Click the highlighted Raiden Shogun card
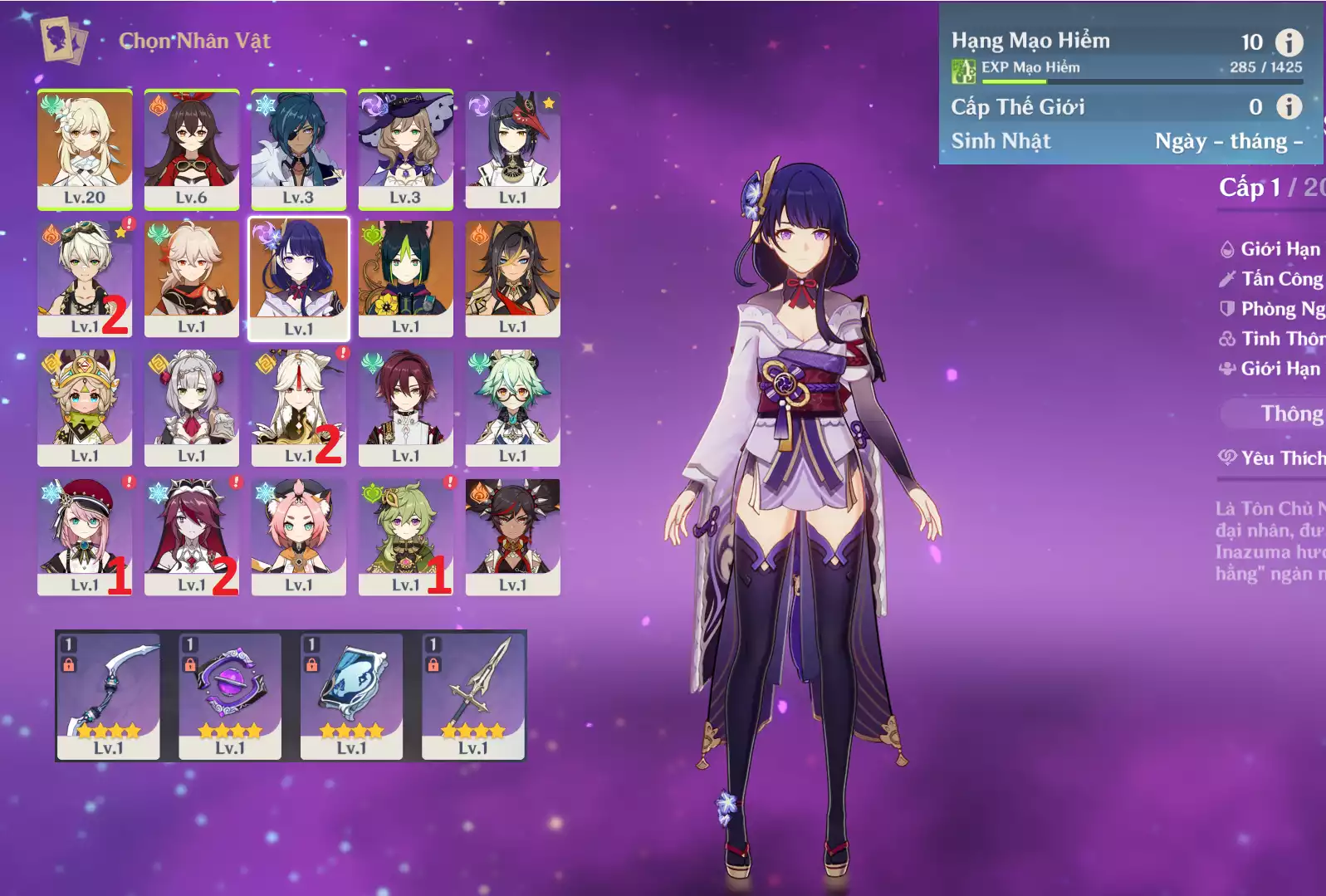 [299, 279]
